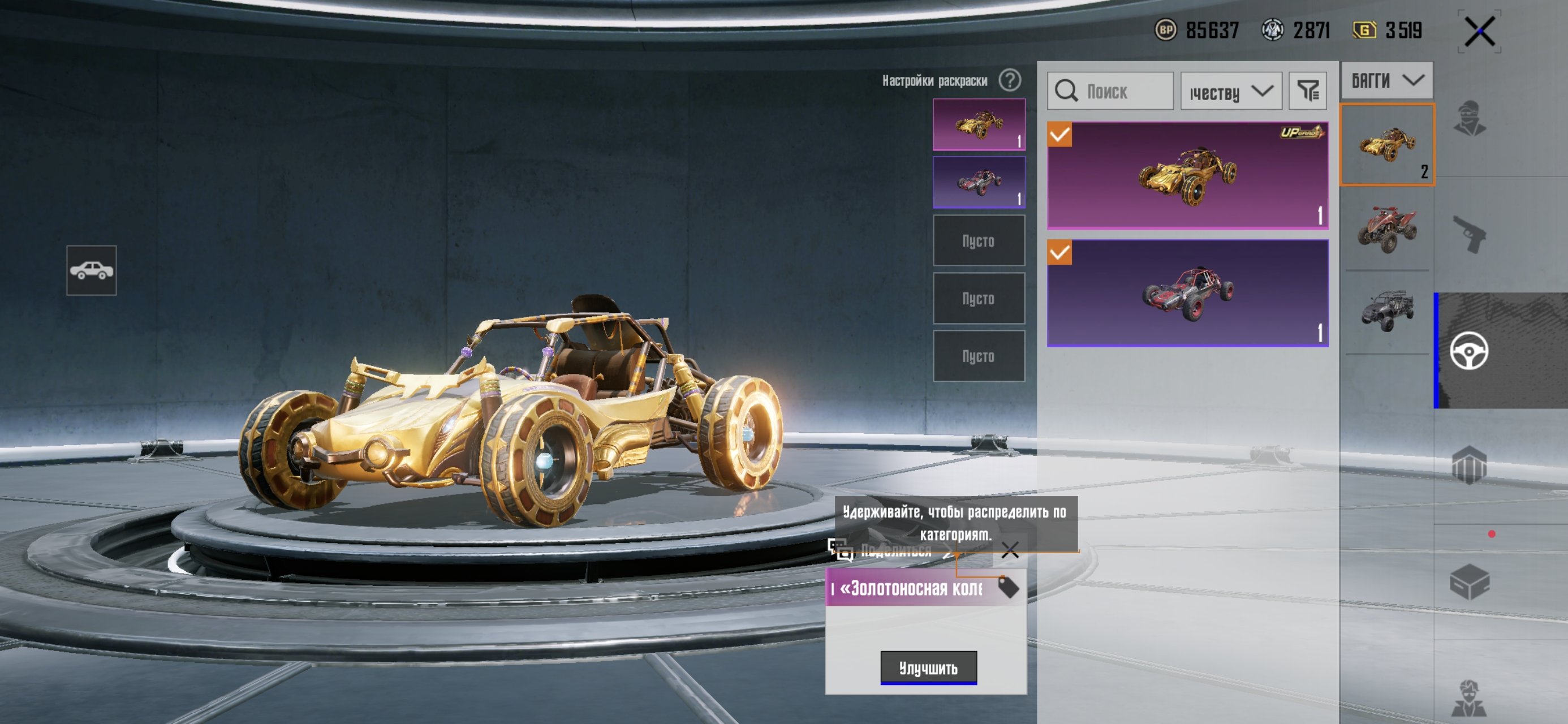Choose the golden buggy paint slot

tap(978, 124)
